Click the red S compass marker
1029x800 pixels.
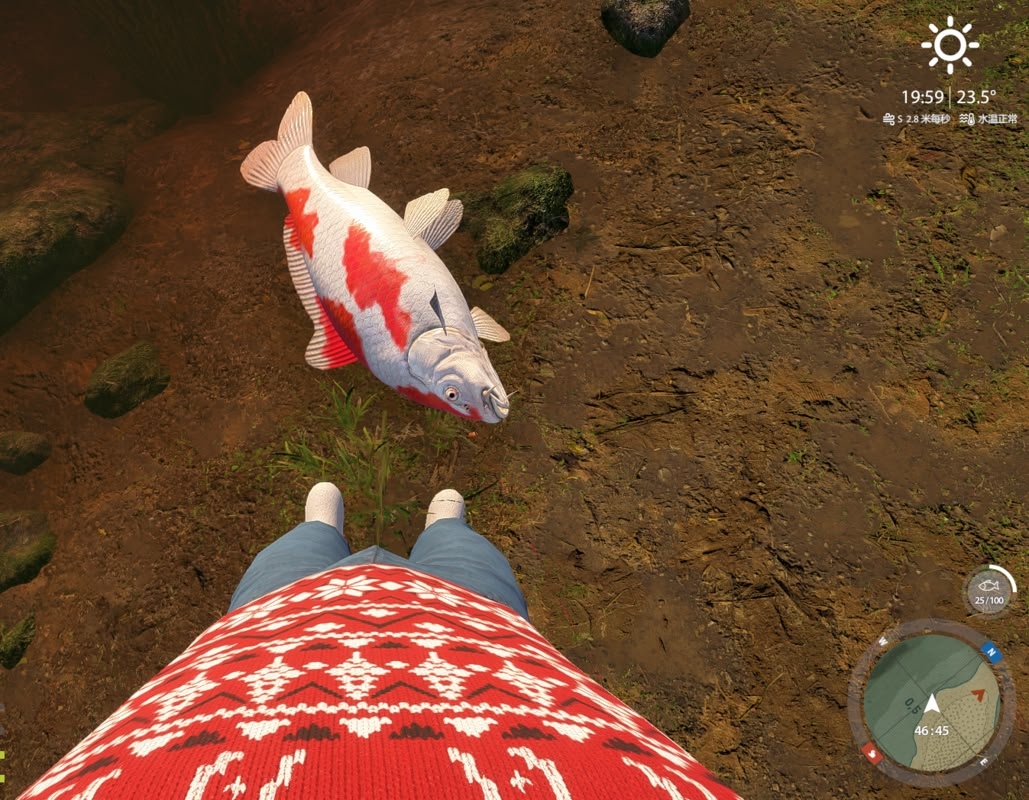tap(872, 753)
